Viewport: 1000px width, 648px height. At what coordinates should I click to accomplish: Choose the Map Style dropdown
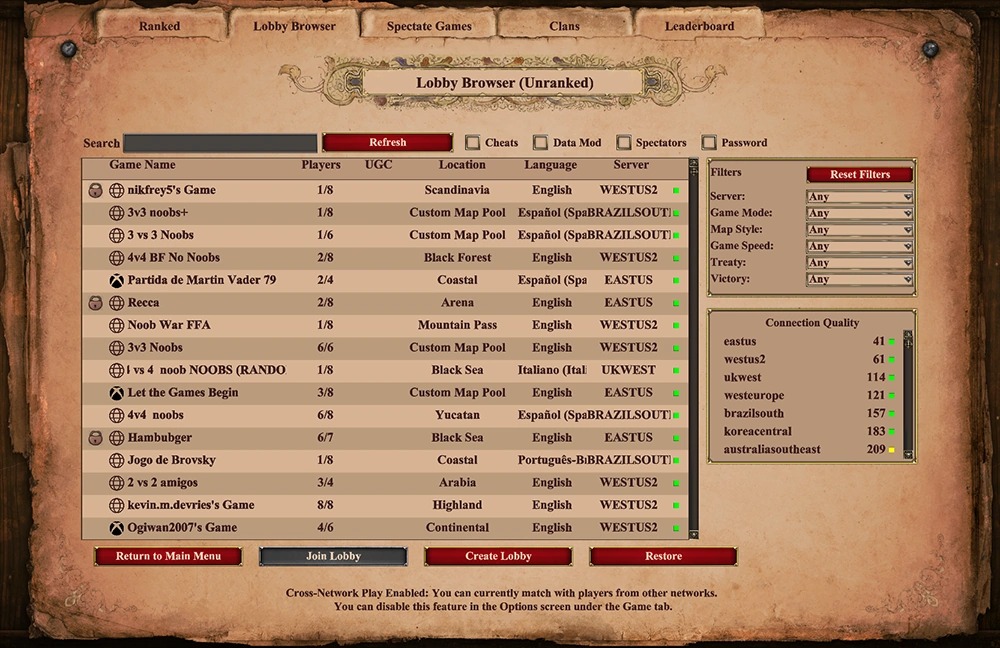pyautogui.click(x=859, y=230)
